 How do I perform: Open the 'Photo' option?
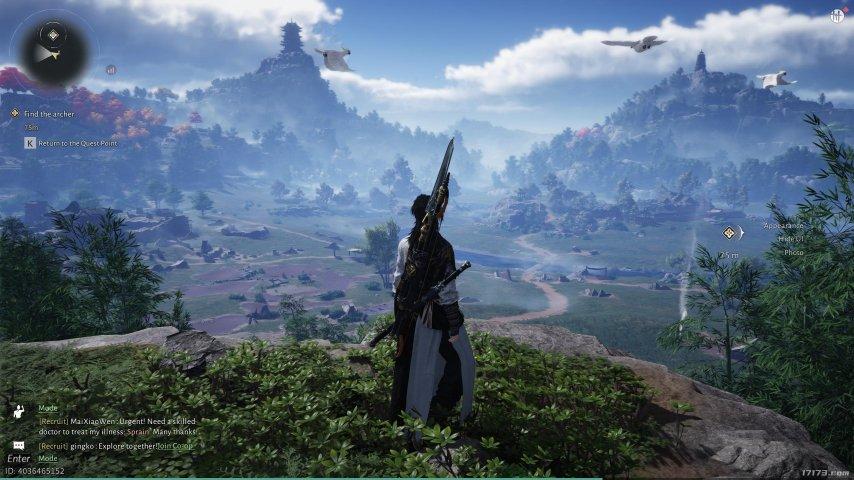point(793,253)
